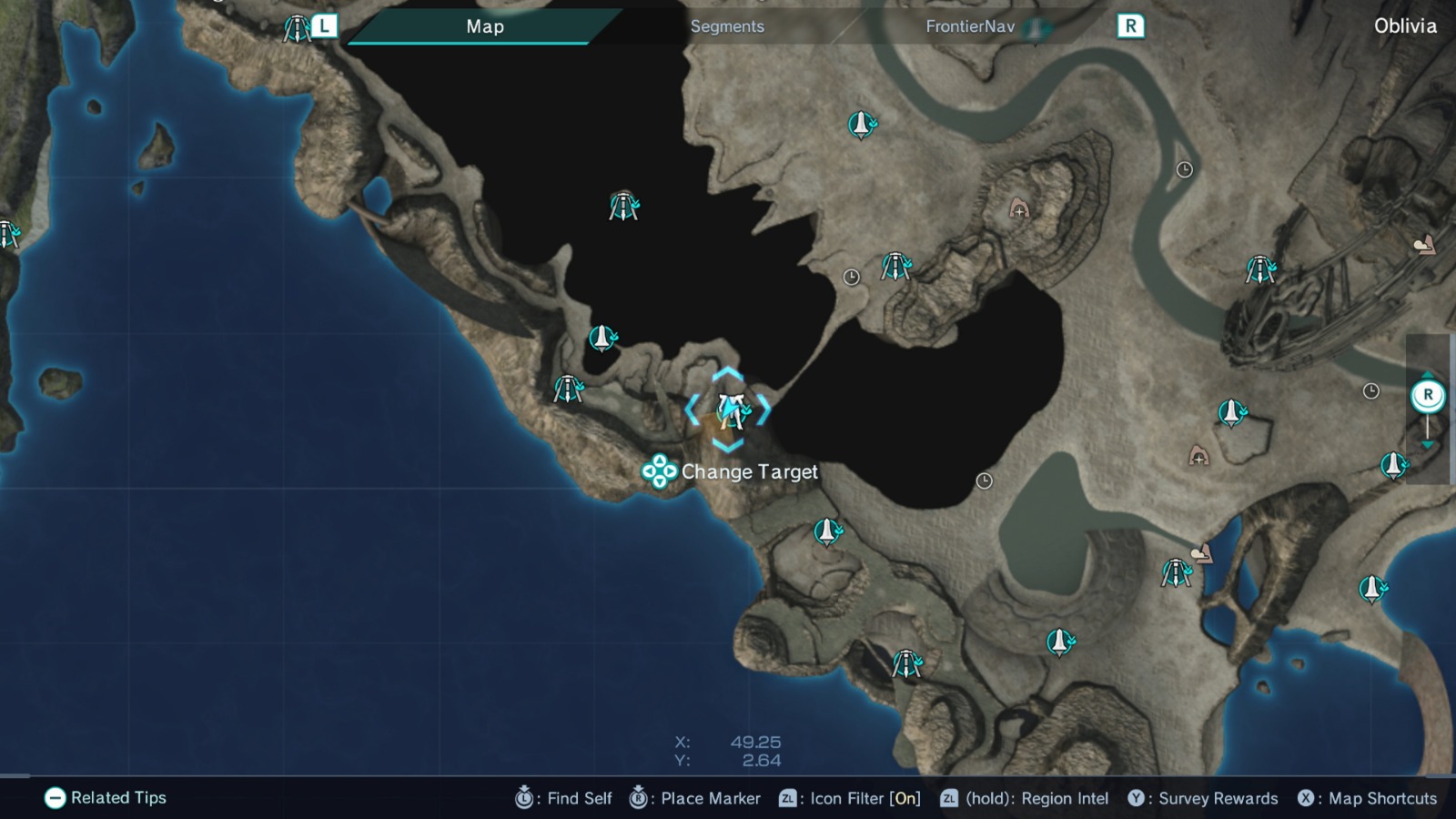
Task: Click the Find Self stick icon in bottom bar
Action: click(x=524, y=798)
